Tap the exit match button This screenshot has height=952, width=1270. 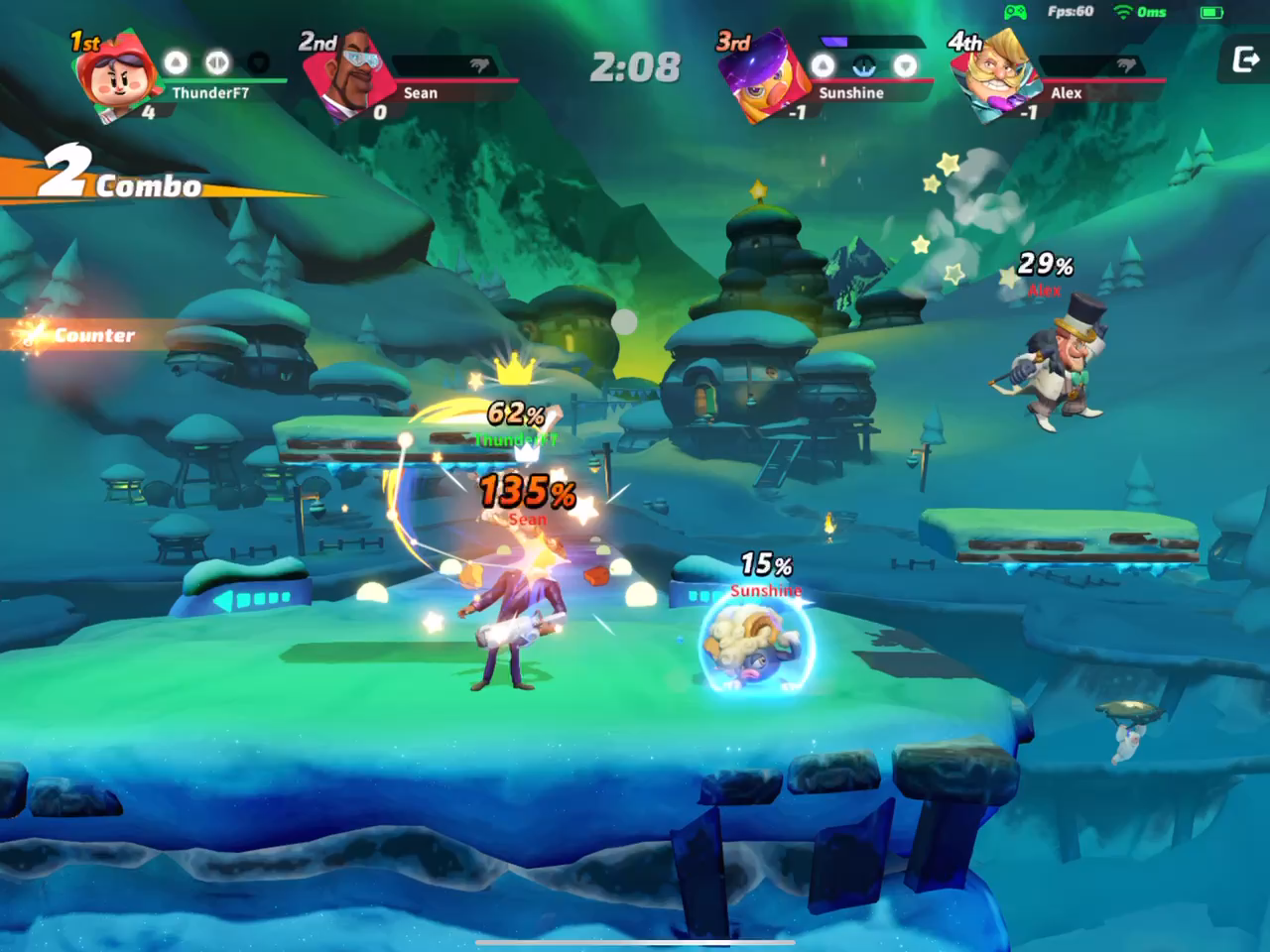[1245, 60]
